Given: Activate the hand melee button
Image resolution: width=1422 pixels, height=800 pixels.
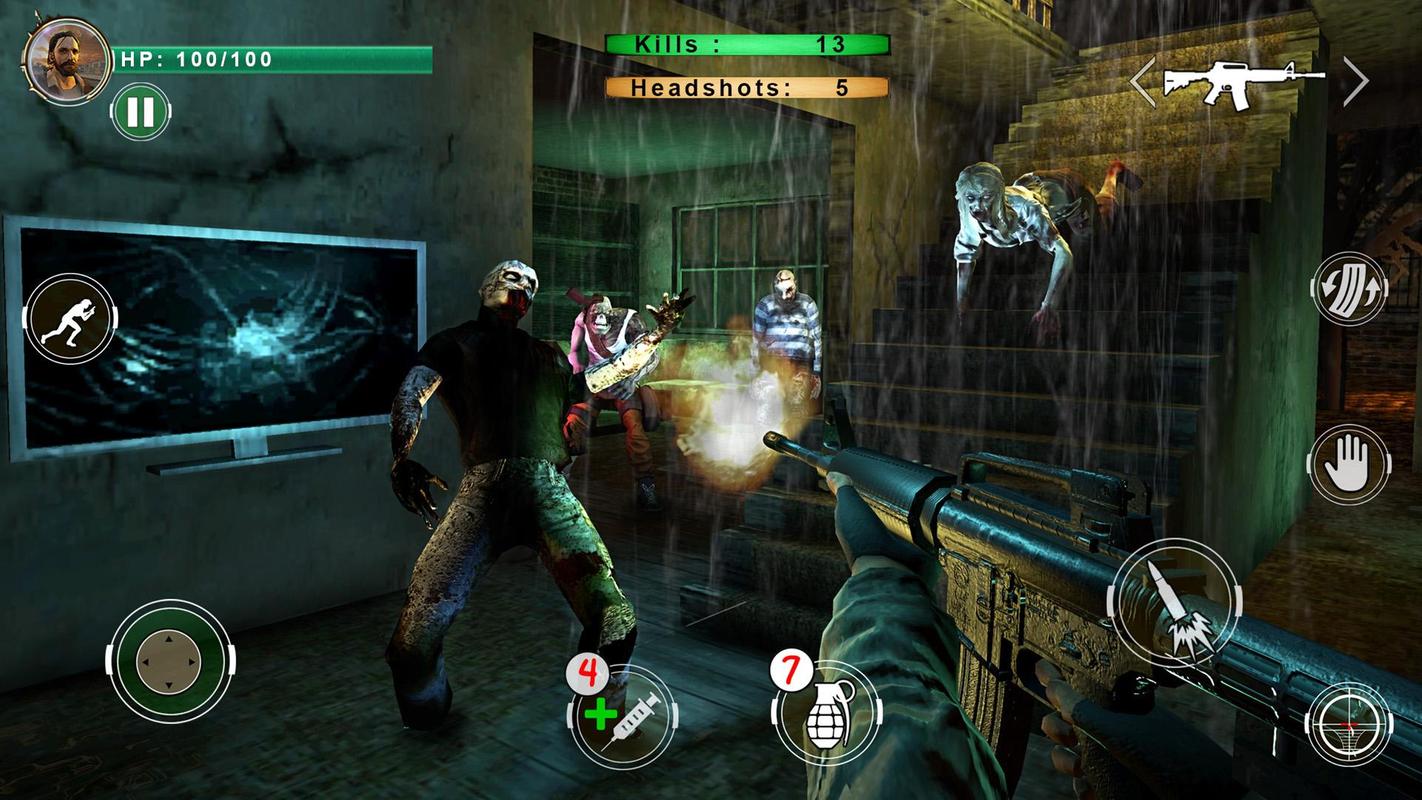Looking at the screenshot, I should pyautogui.click(x=1349, y=464).
